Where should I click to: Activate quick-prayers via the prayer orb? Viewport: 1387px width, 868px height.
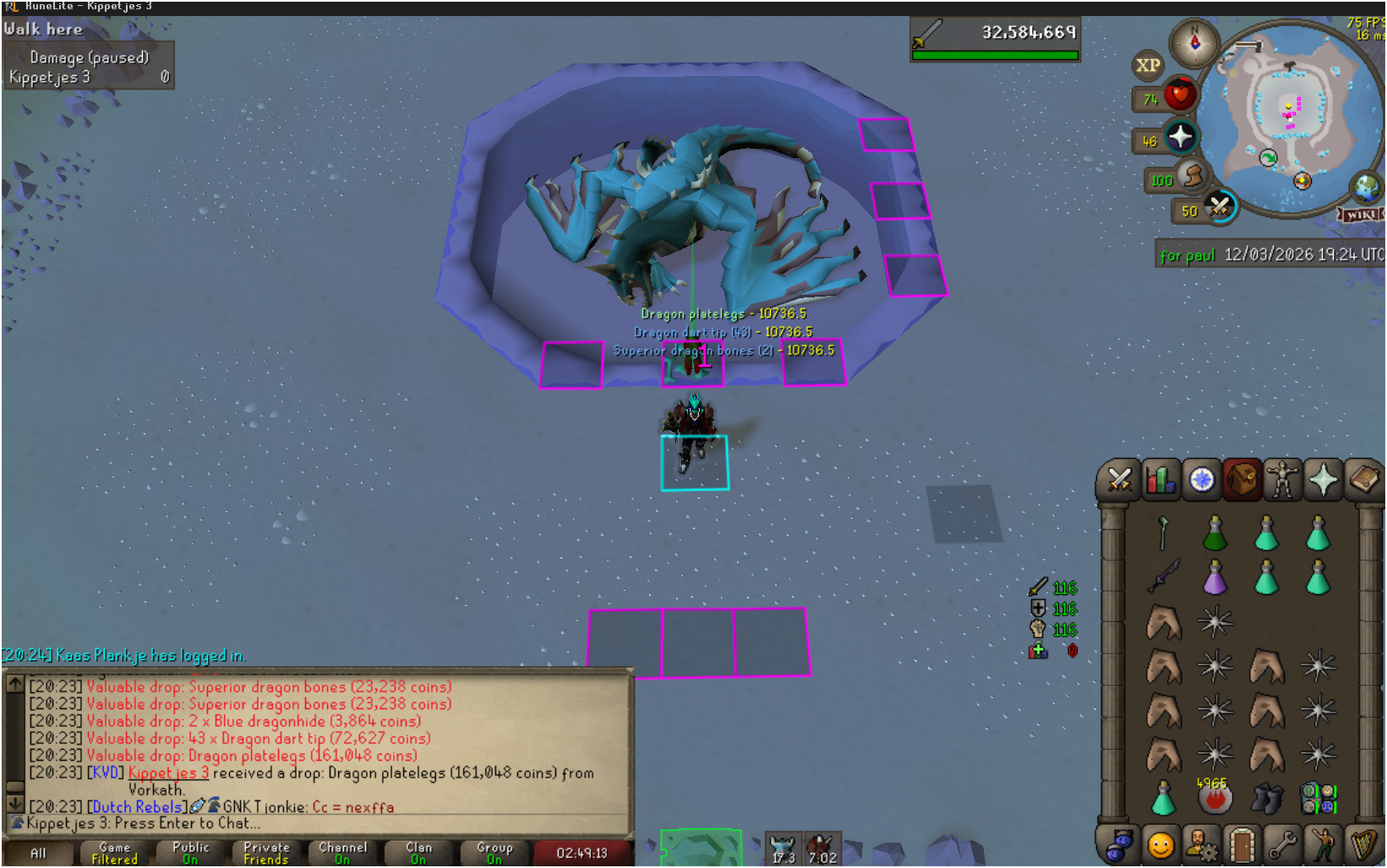tap(1180, 137)
